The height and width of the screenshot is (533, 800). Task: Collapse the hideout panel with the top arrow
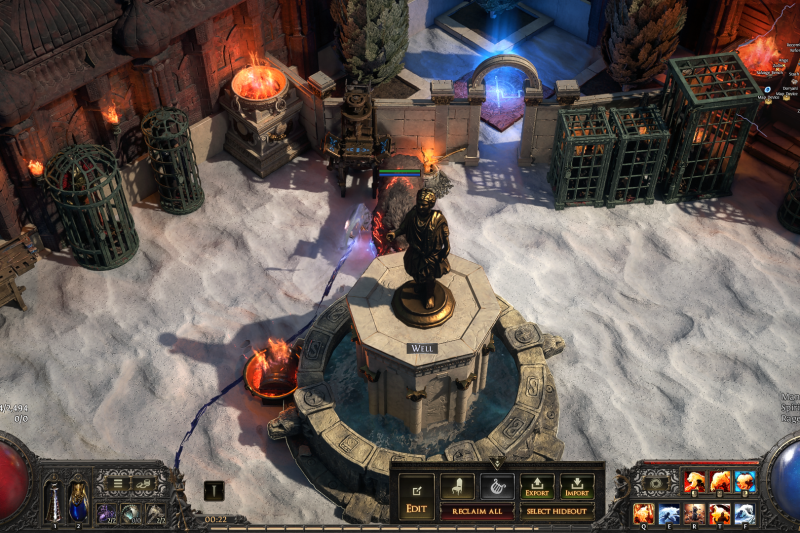497,464
